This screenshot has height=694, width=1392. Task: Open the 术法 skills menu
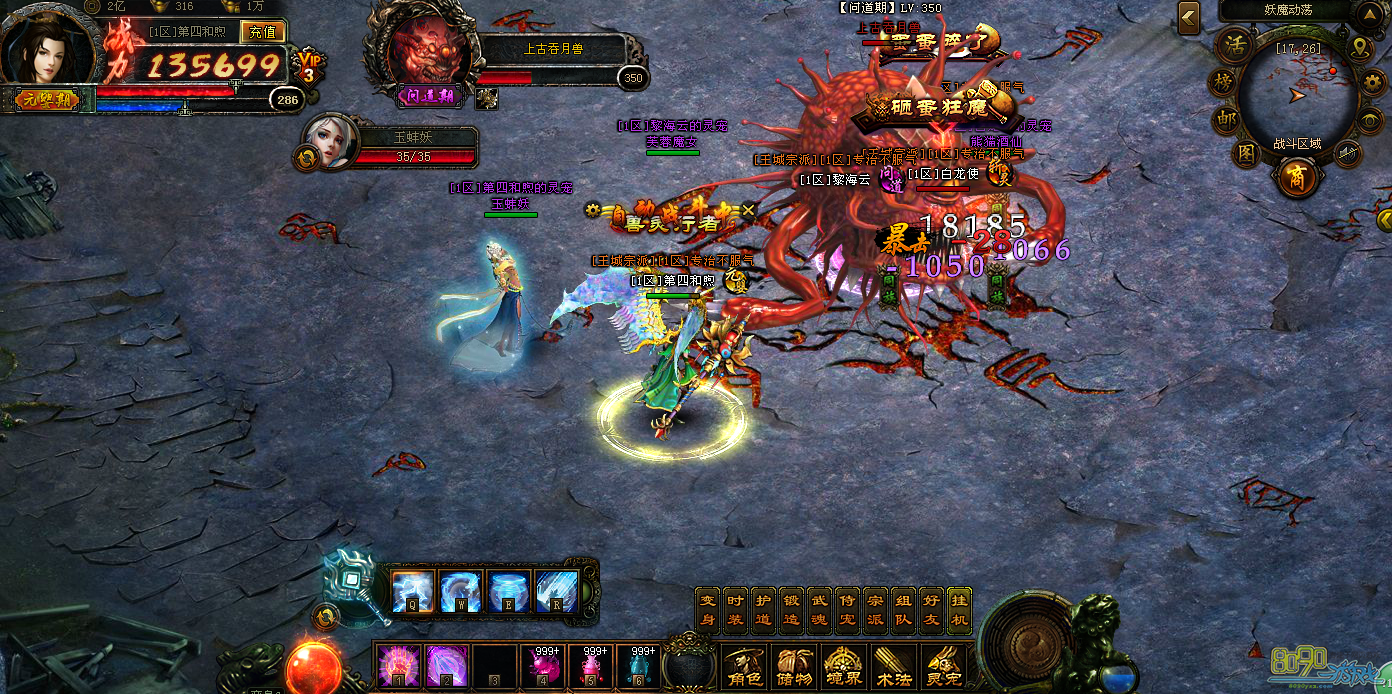click(892, 665)
